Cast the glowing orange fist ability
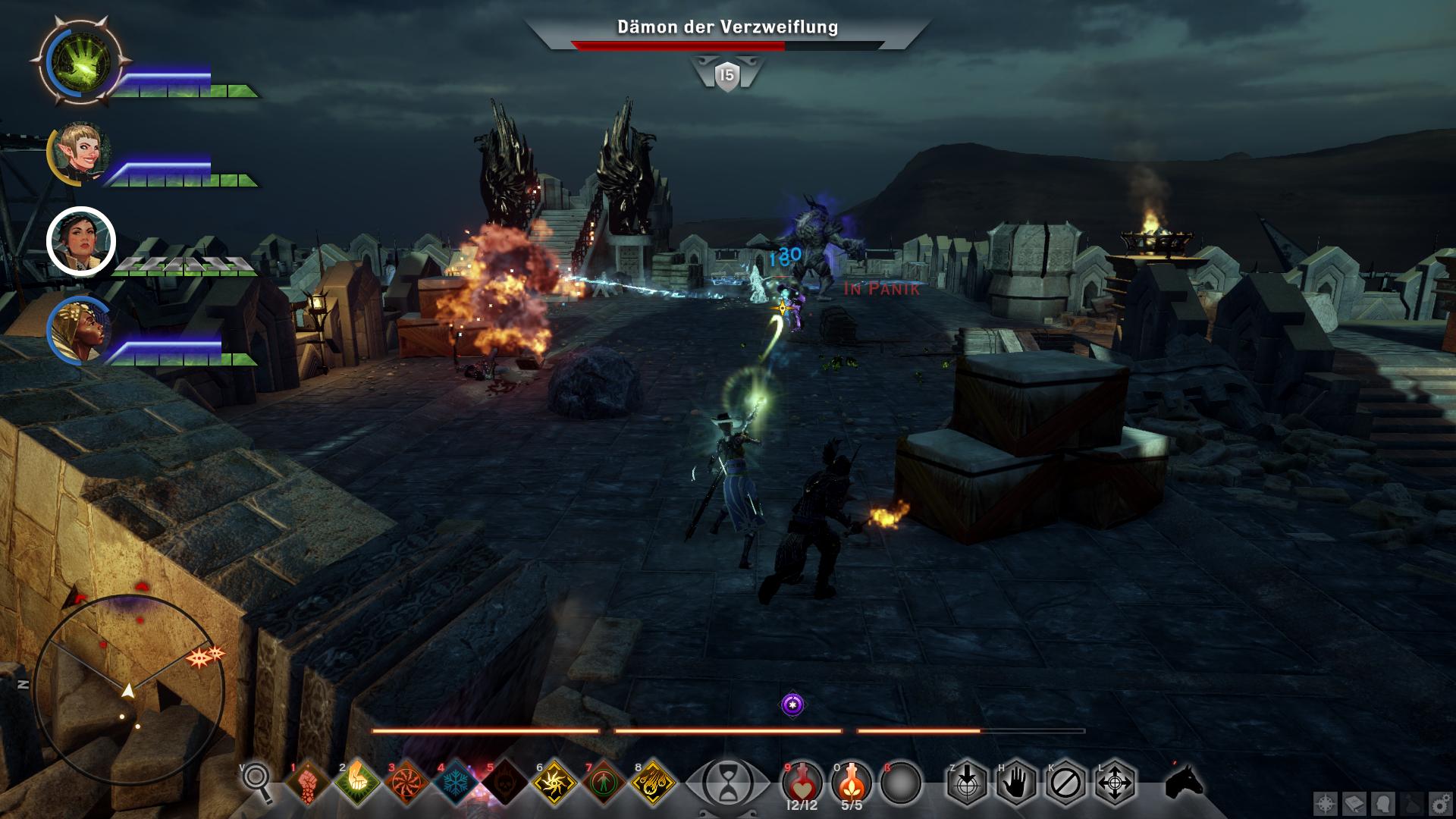The height and width of the screenshot is (819, 1456). 356,782
